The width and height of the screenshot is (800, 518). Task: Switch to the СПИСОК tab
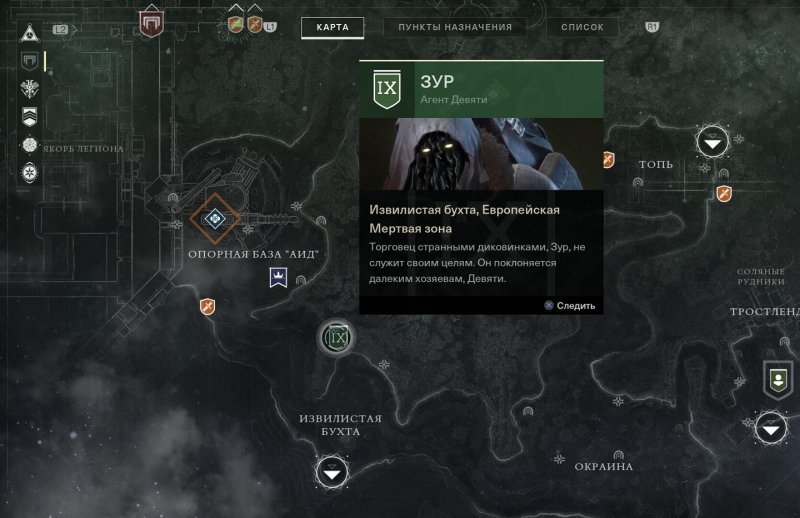pos(582,27)
